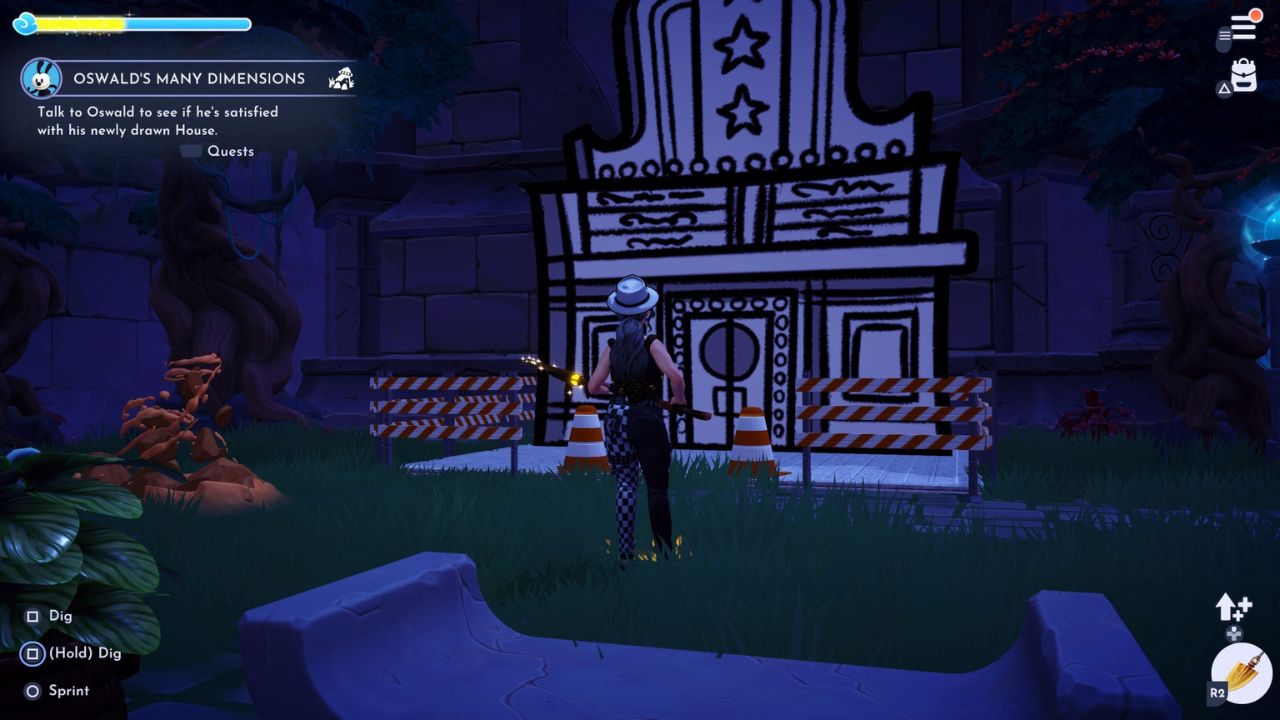Image resolution: width=1280 pixels, height=720 pixels.
Task: Click the house icon beside the quest title
Action: (341, 77)
